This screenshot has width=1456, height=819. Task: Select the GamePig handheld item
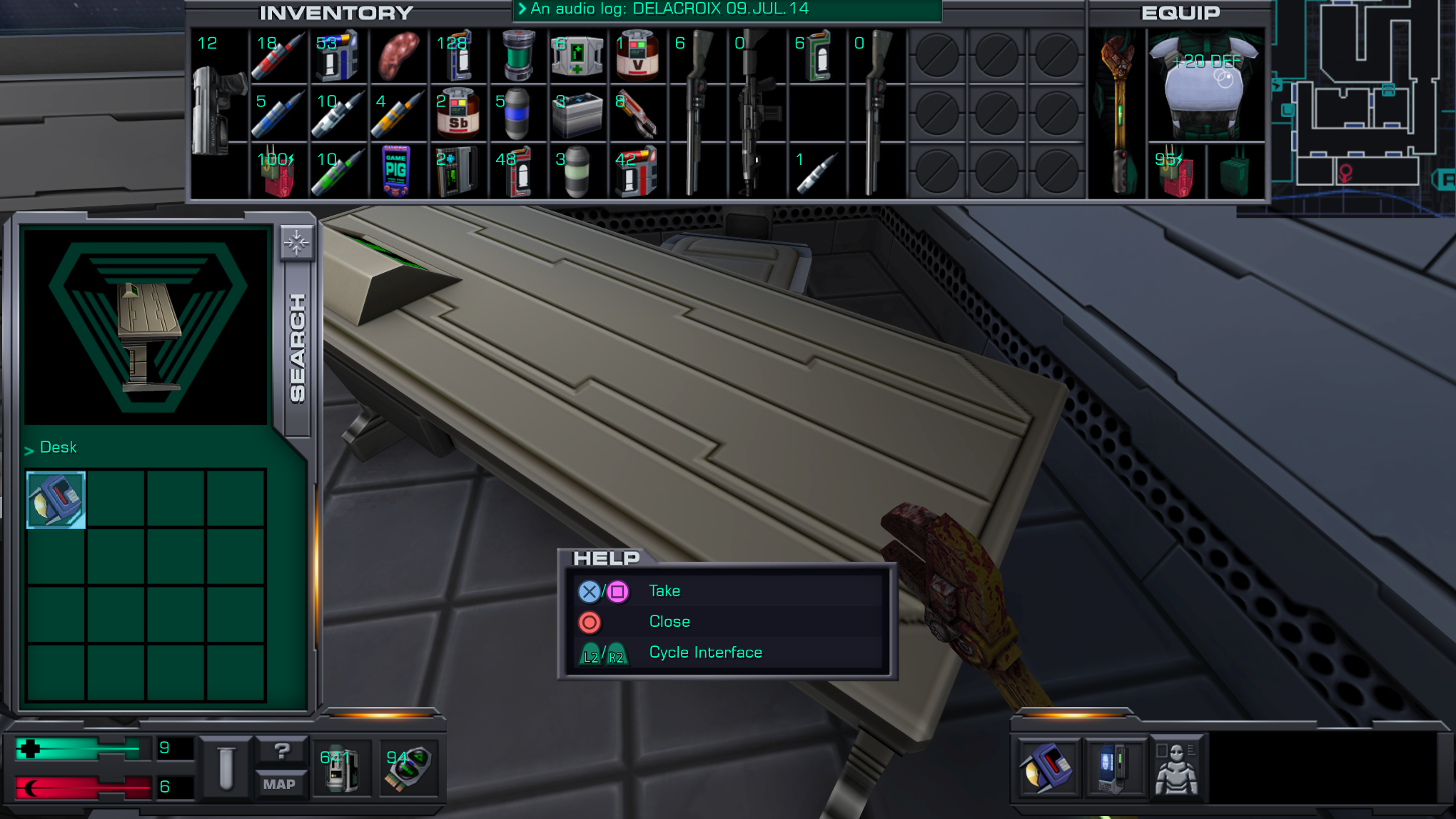tap(395, 171)
